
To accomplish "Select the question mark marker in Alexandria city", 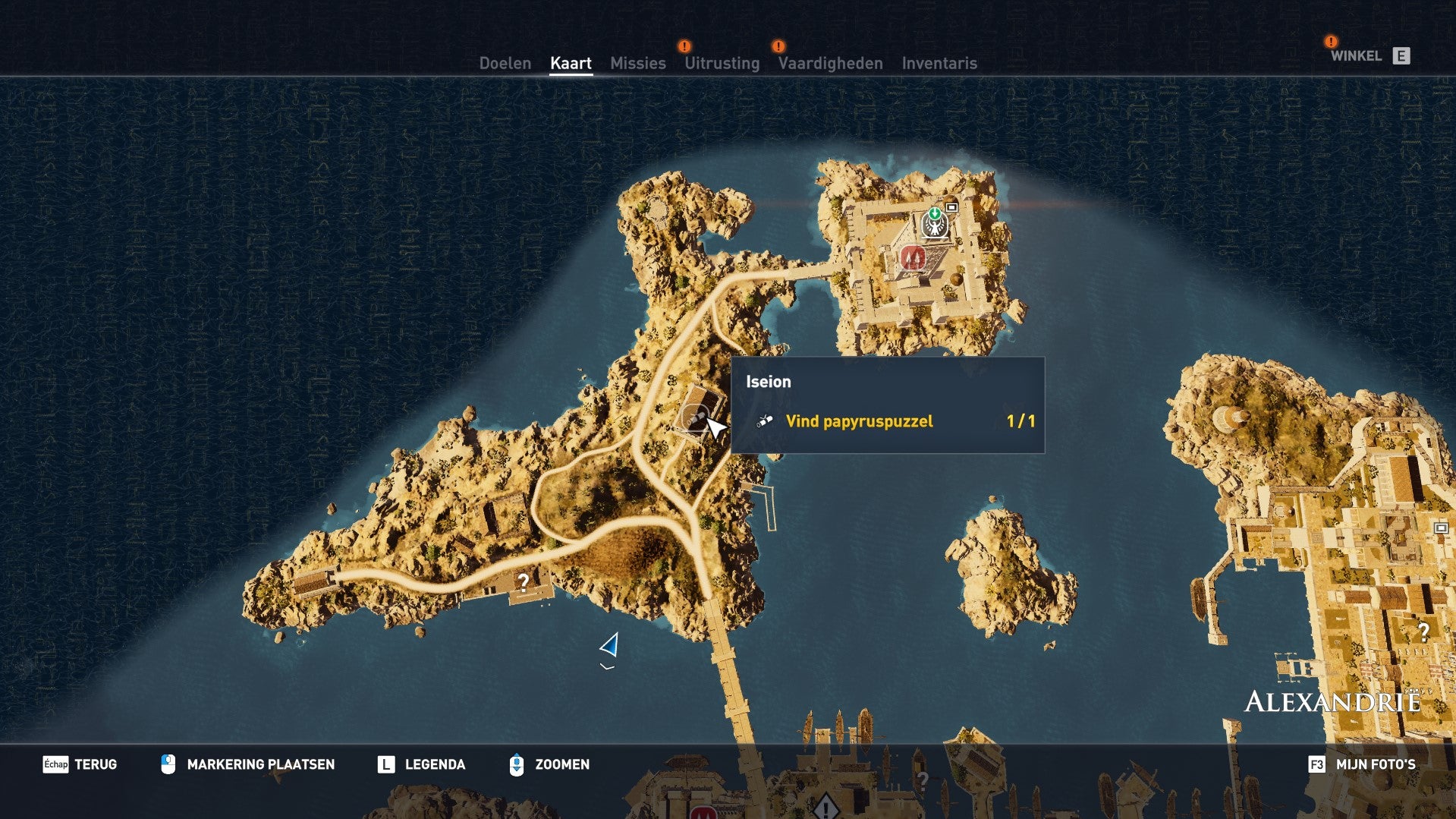I will (1423, 631).
